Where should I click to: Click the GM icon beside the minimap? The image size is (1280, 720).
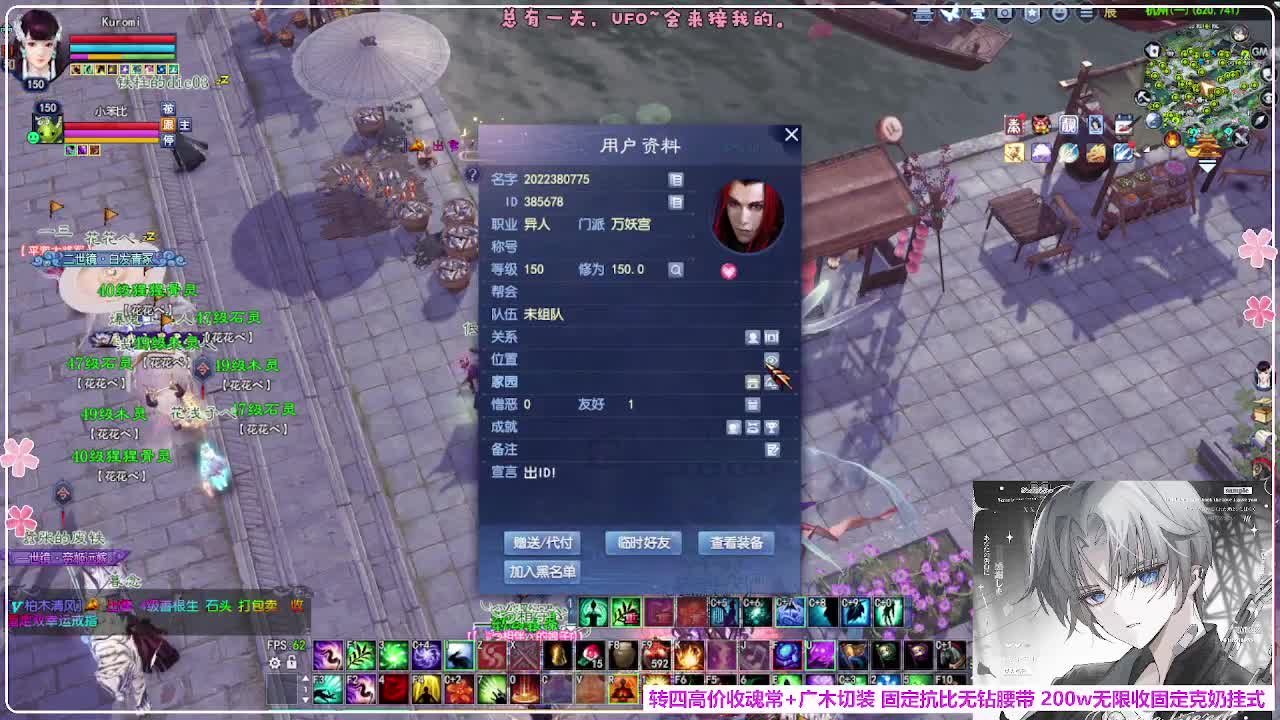pyautogui.click(x=1258, y=50)
